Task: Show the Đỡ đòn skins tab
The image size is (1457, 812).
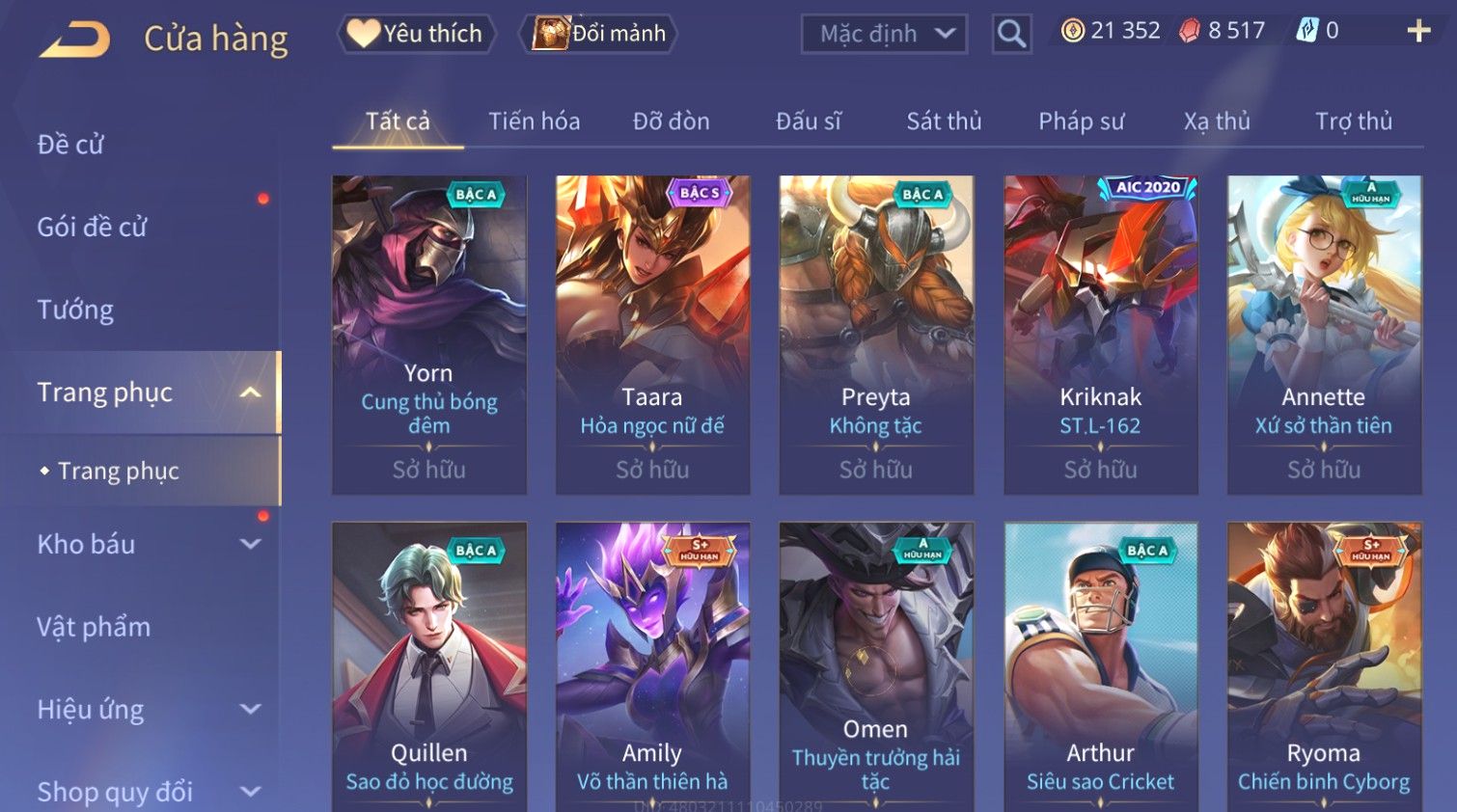Action: point(671,122)
